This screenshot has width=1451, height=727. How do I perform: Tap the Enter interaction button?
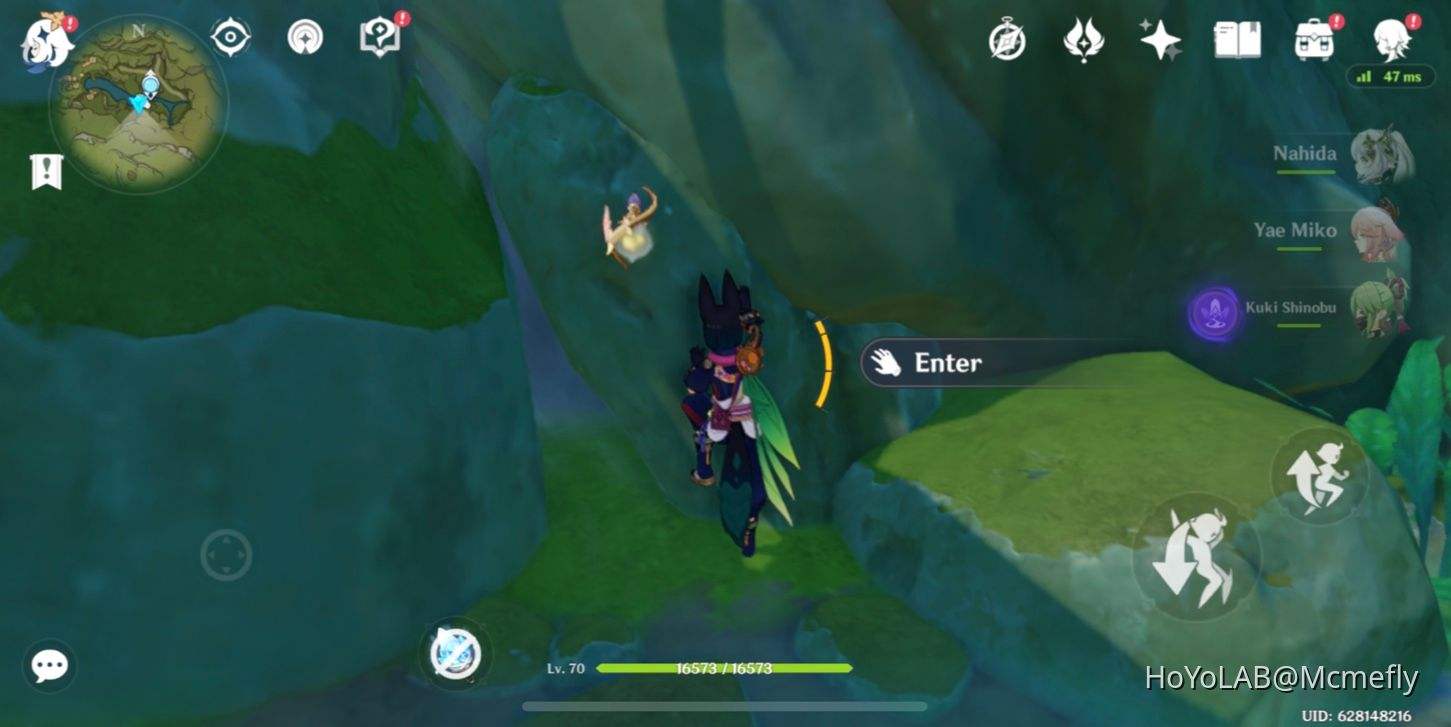pos(948,363)
